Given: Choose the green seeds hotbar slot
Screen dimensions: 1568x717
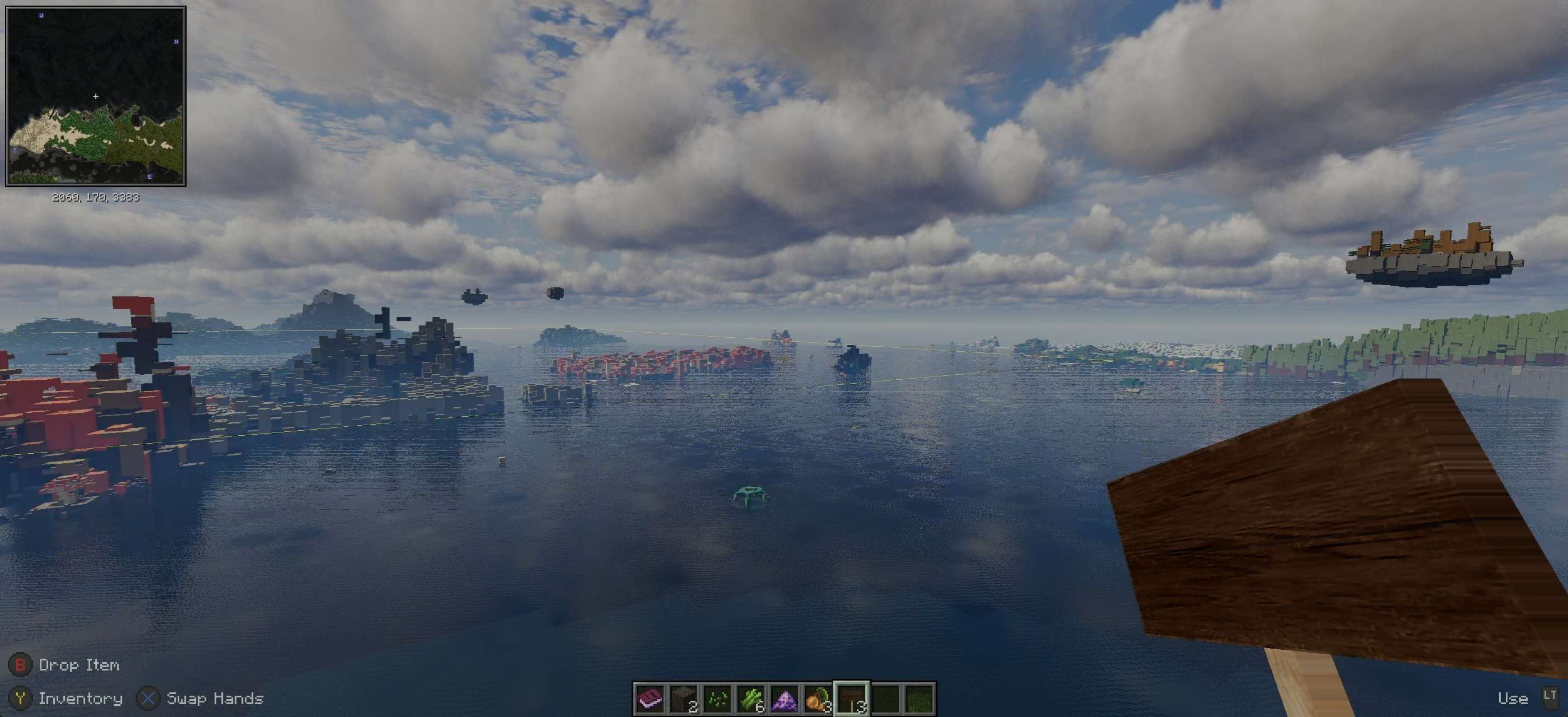Looking at the screenshot, I should pyautogui.click(x=717, y=698).
